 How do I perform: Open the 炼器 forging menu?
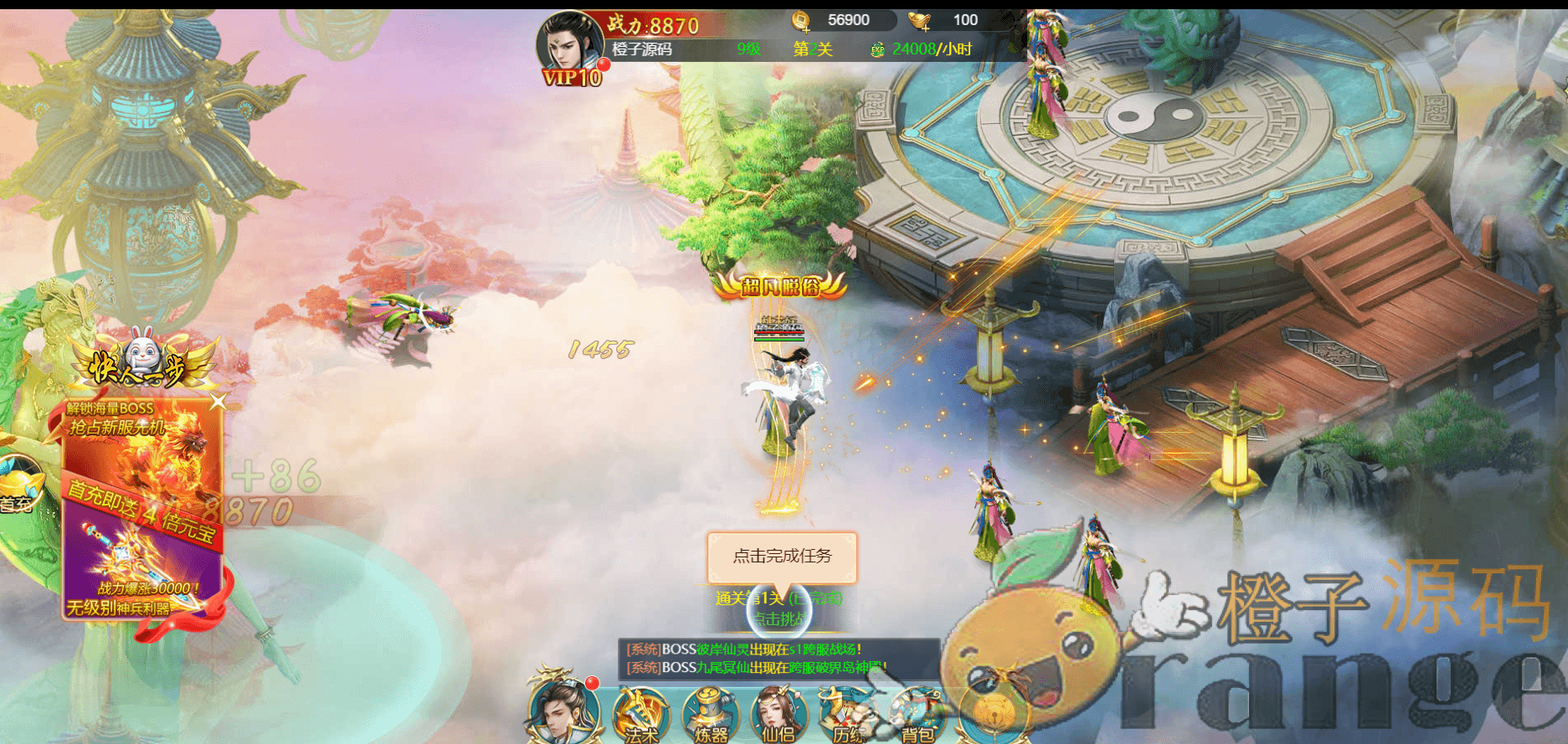(x=710, y=716)
